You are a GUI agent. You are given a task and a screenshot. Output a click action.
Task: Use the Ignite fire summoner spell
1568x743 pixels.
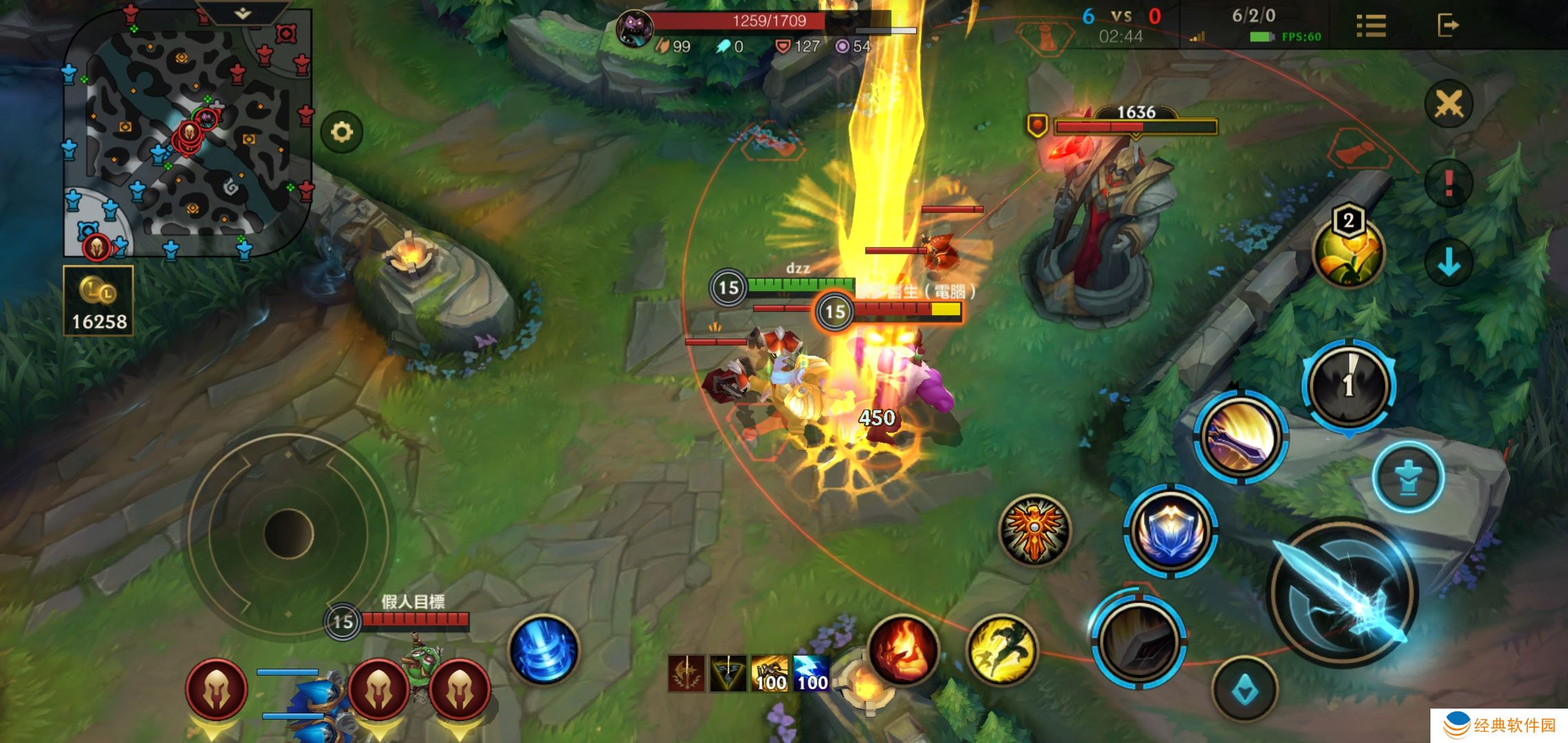pos(903,649)
